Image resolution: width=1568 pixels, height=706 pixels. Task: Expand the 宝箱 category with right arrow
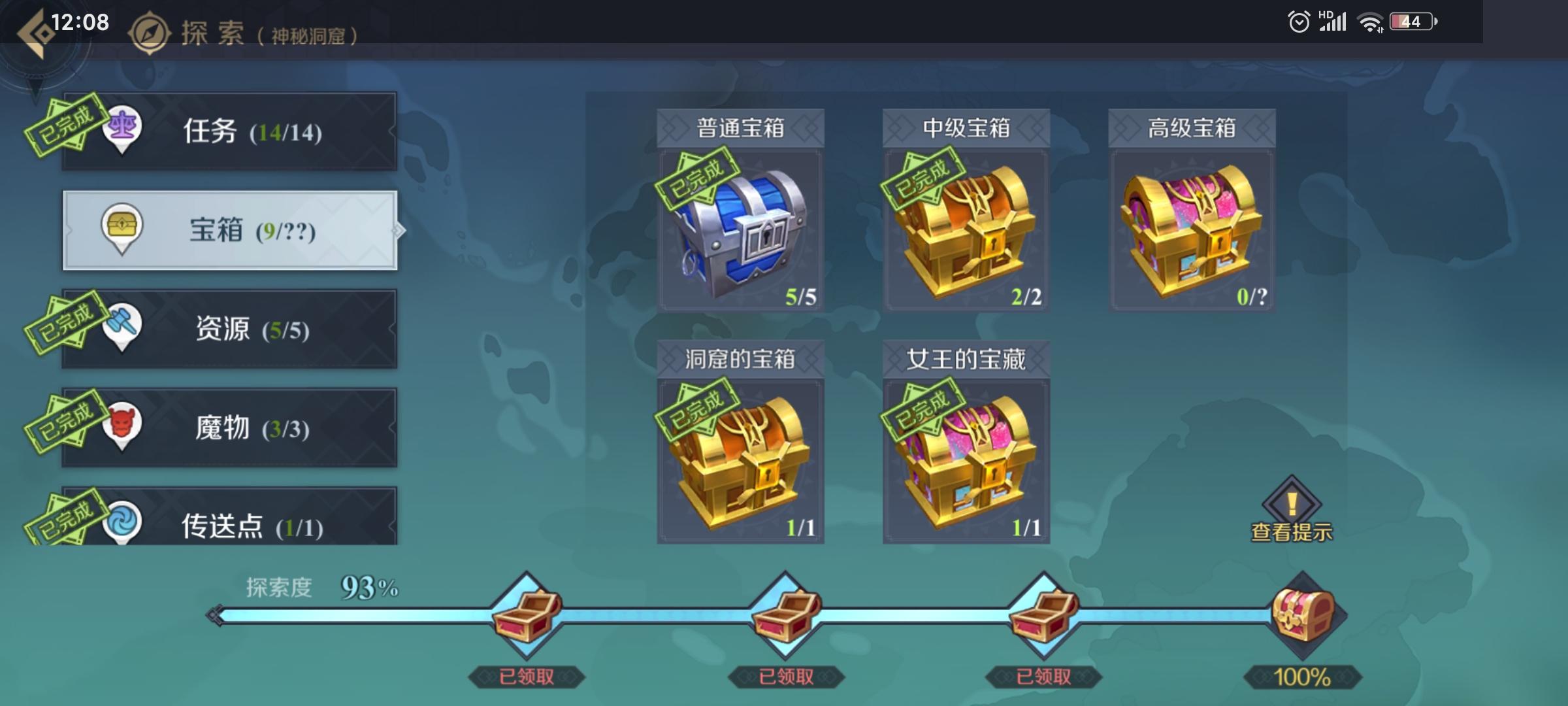[x=400, y=229]
